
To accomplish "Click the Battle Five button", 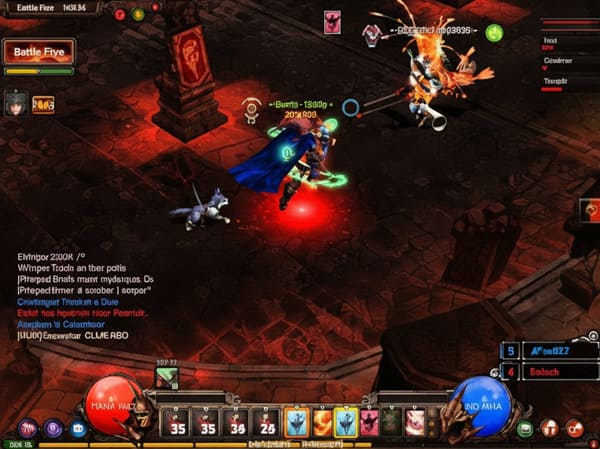I will coord(38,52).
